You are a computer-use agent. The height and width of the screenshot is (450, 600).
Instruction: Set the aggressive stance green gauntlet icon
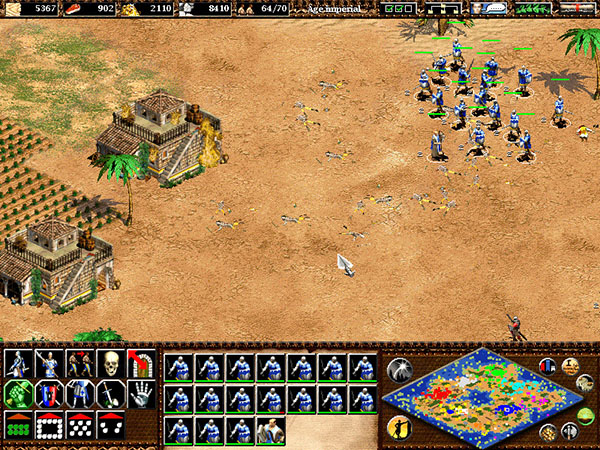click(18, 394)
